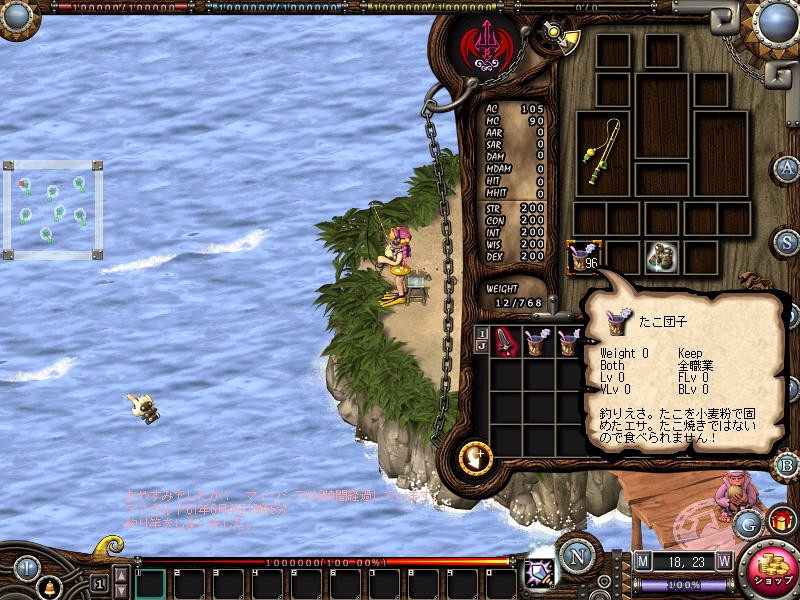Click the round B button
The image size is (800, 600).
click(788, 464)
